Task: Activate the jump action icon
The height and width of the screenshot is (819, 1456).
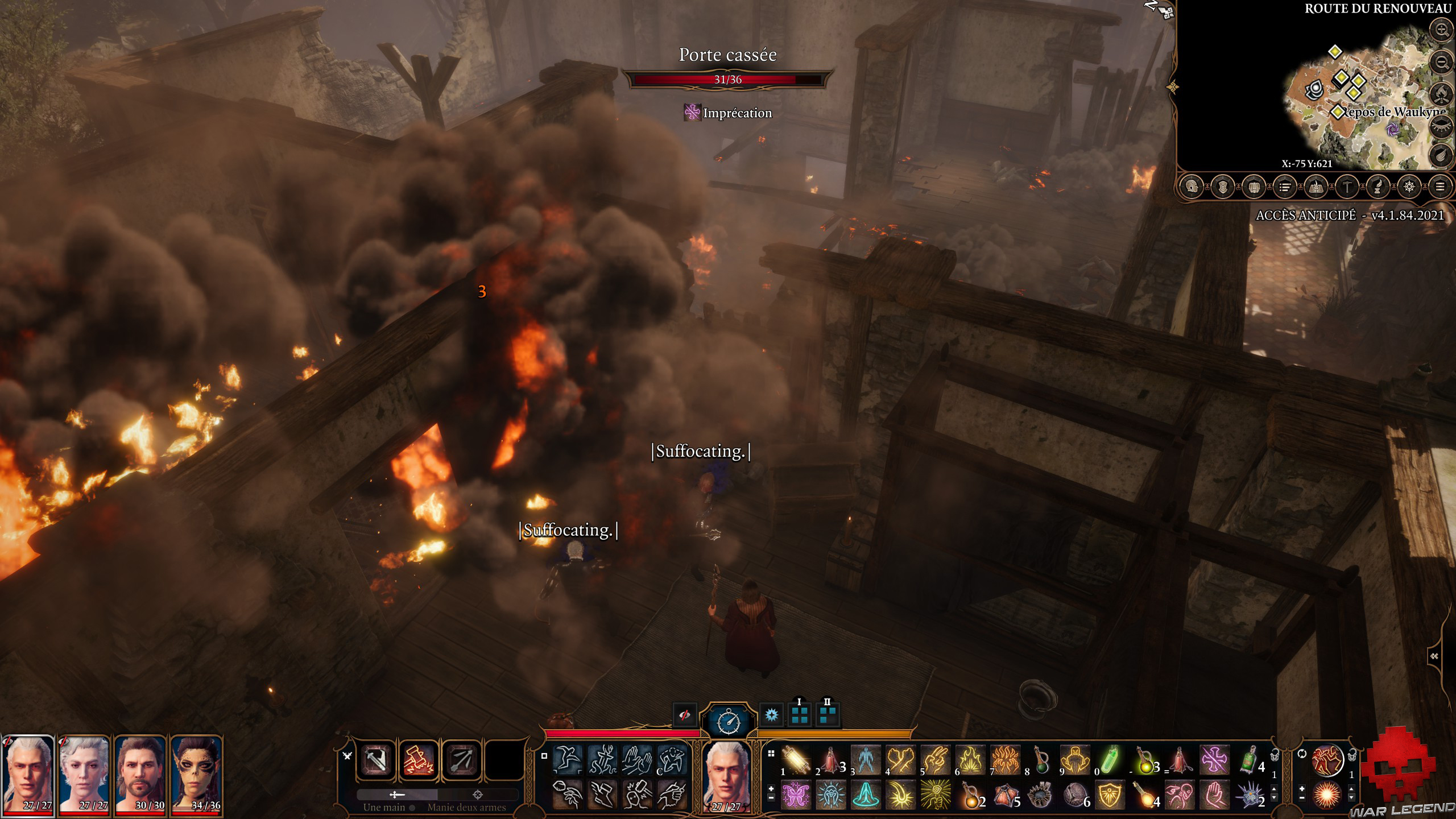Action: coord(568,760)
